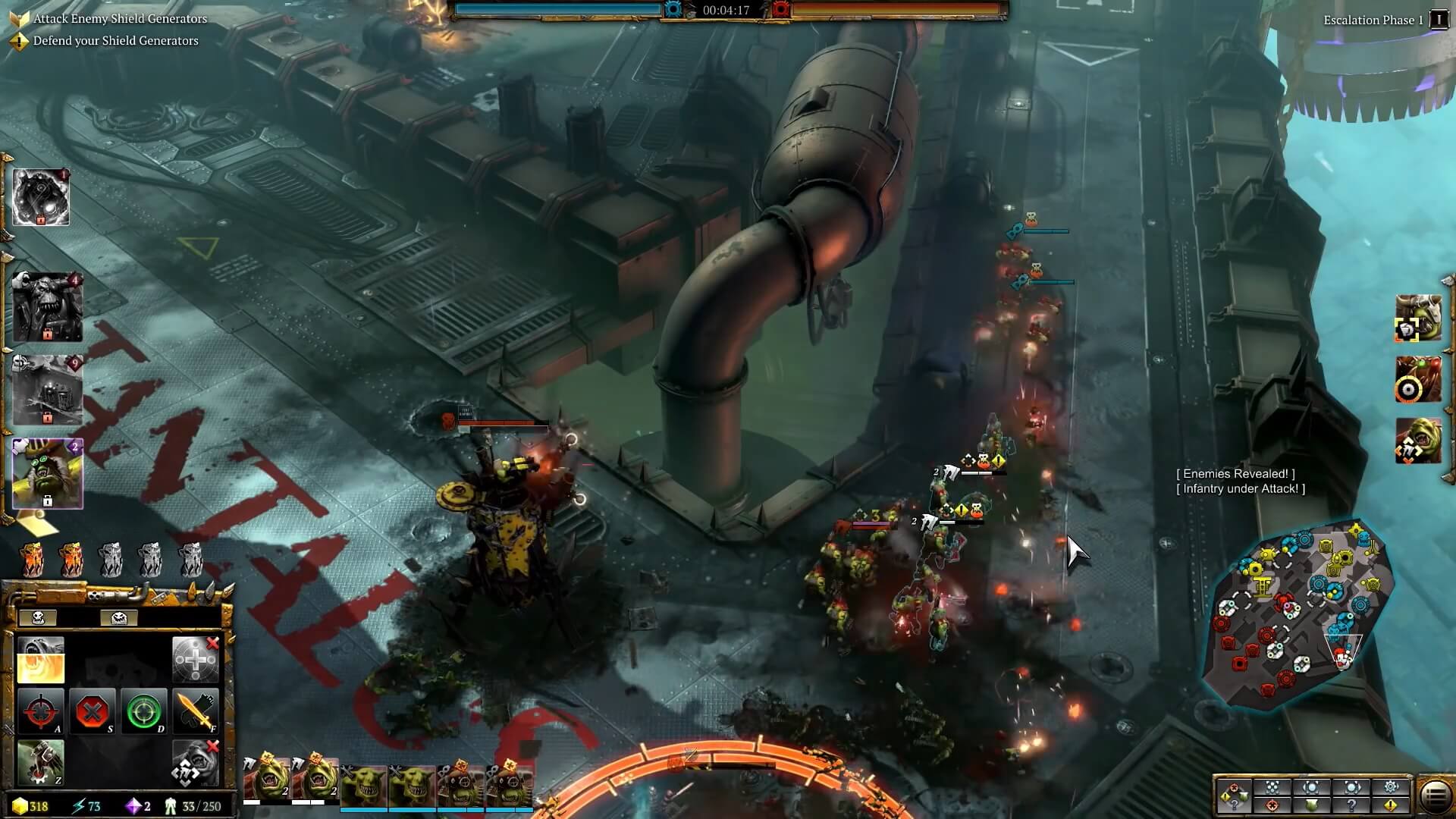Screen dimensions: 1456x819
Task: Open the main menu button
Action: (1435, 796)
